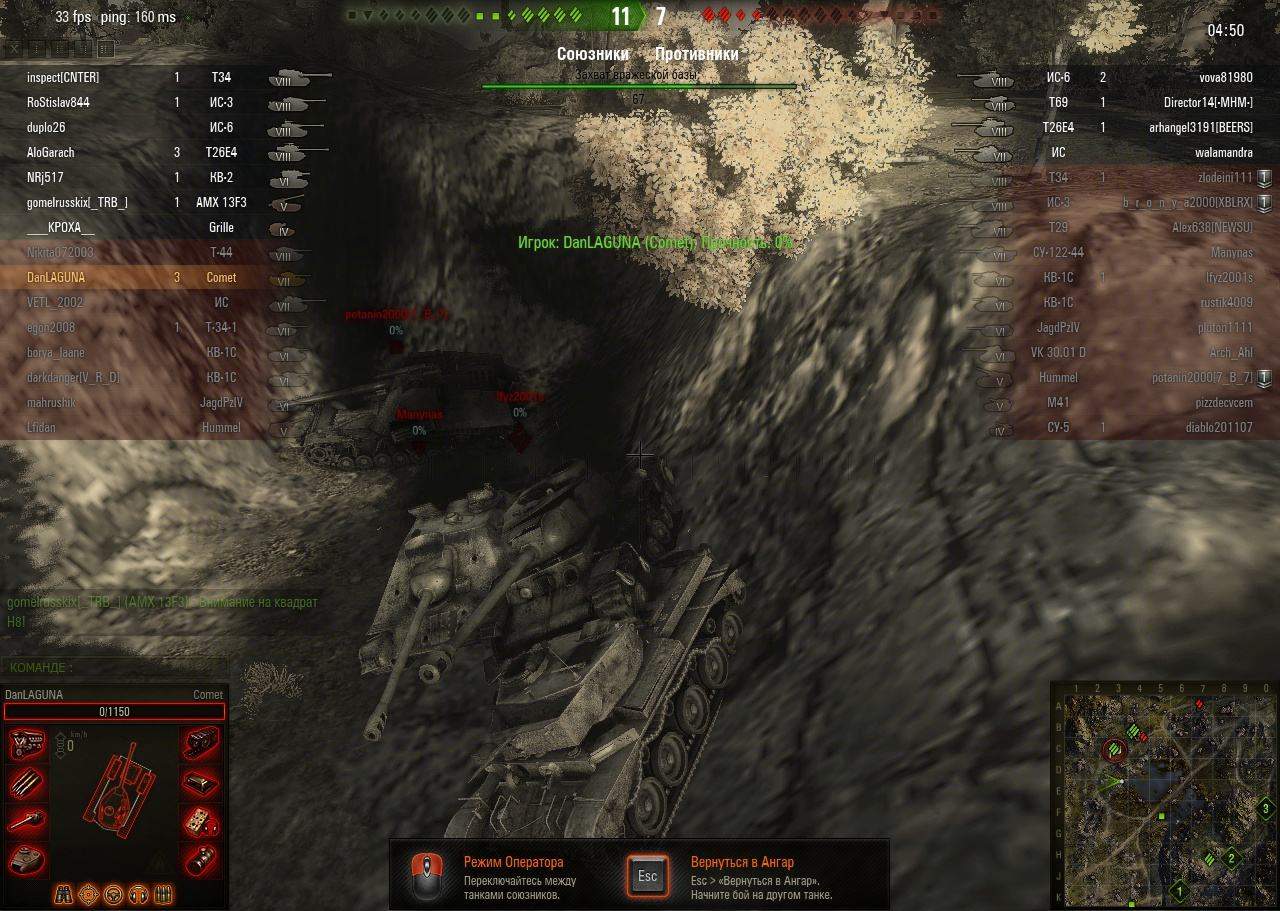The height and width of the screenshot is (911, 1280).
Task: Click the engine module icon in damage panel
Action: [27, 744]
